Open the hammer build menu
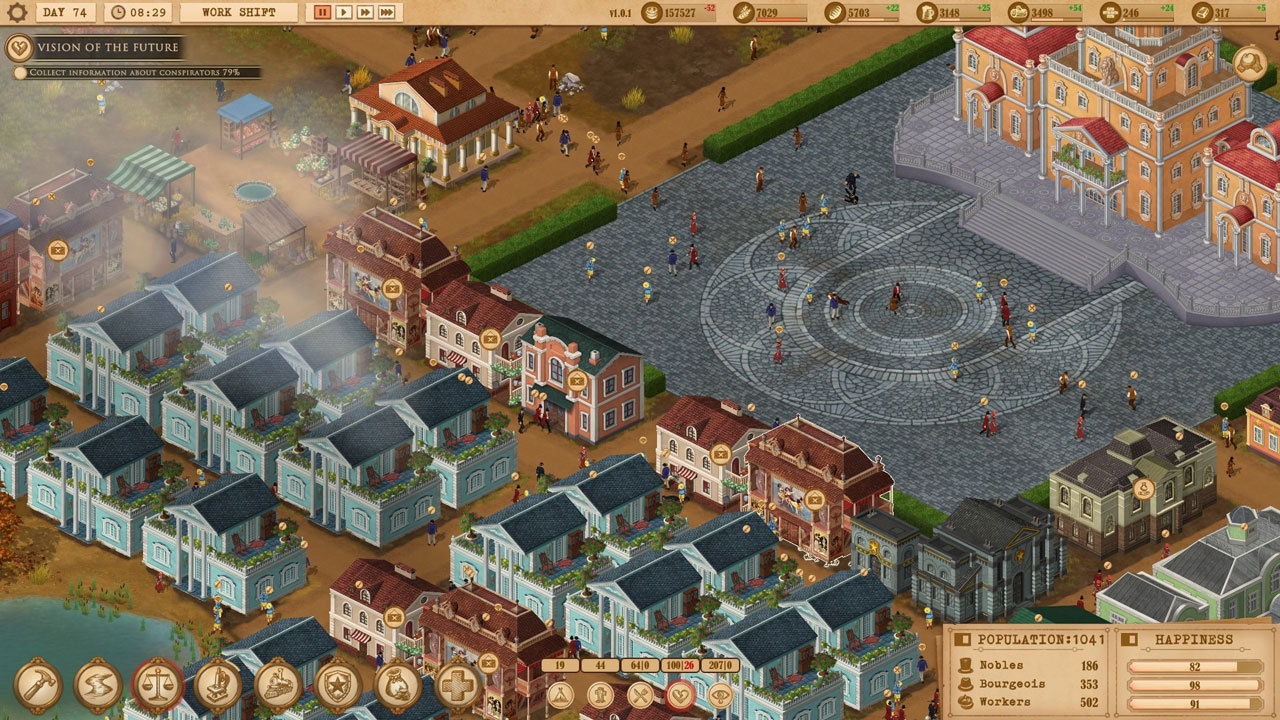1280x720 pixels. tap(38, 685)
